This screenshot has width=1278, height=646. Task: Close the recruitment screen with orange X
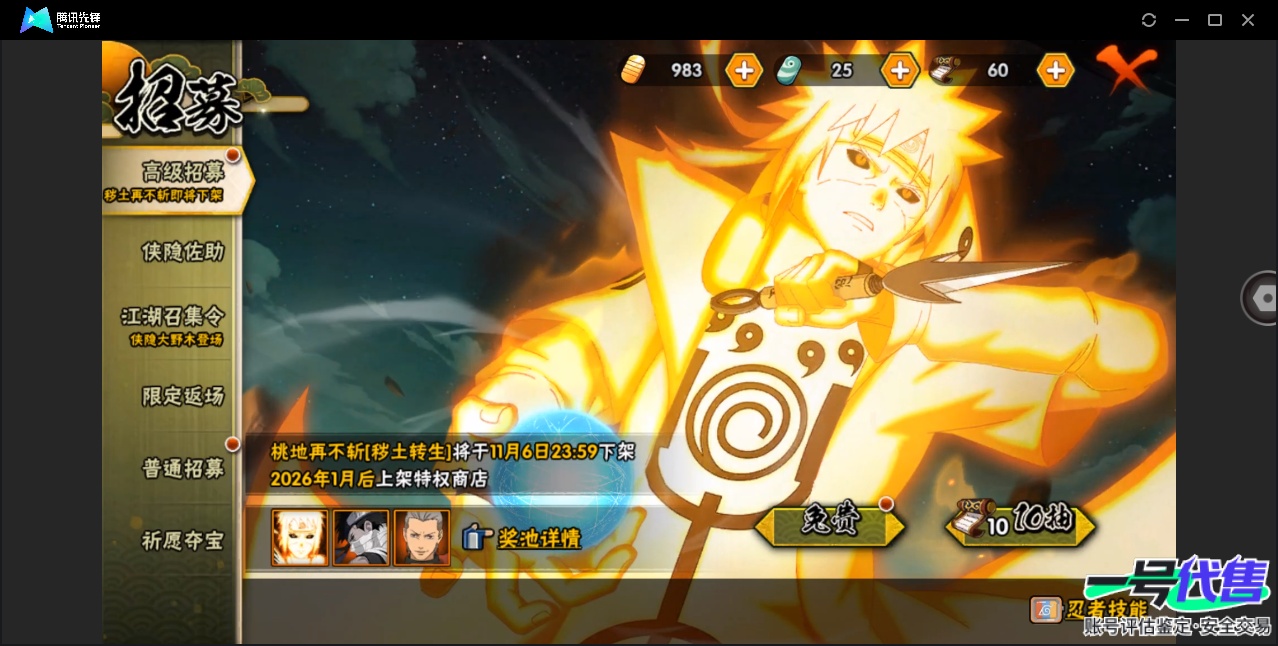[1126, 68]
